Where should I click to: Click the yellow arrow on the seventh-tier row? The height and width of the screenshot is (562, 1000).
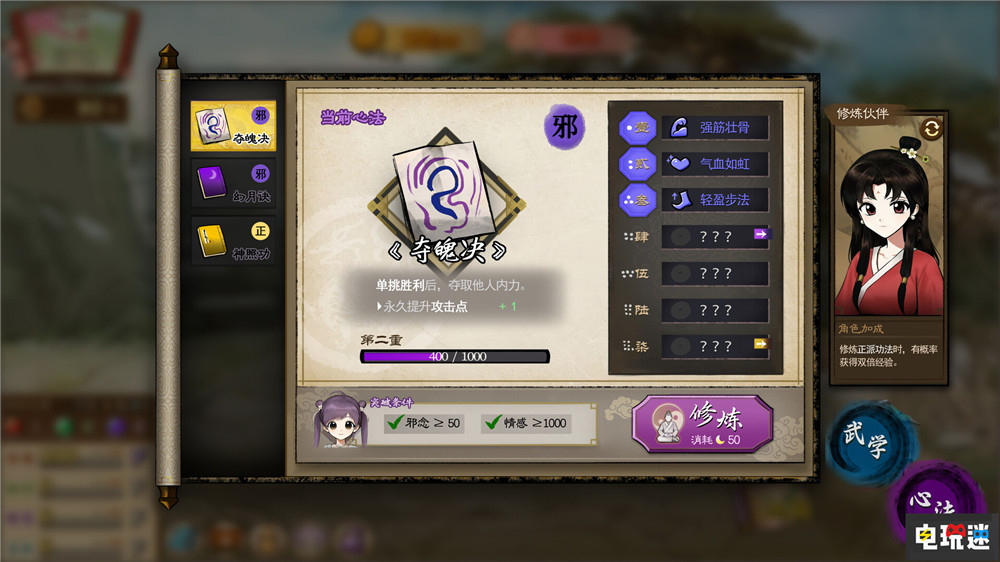pyautogui.click(x=761, y=344)
